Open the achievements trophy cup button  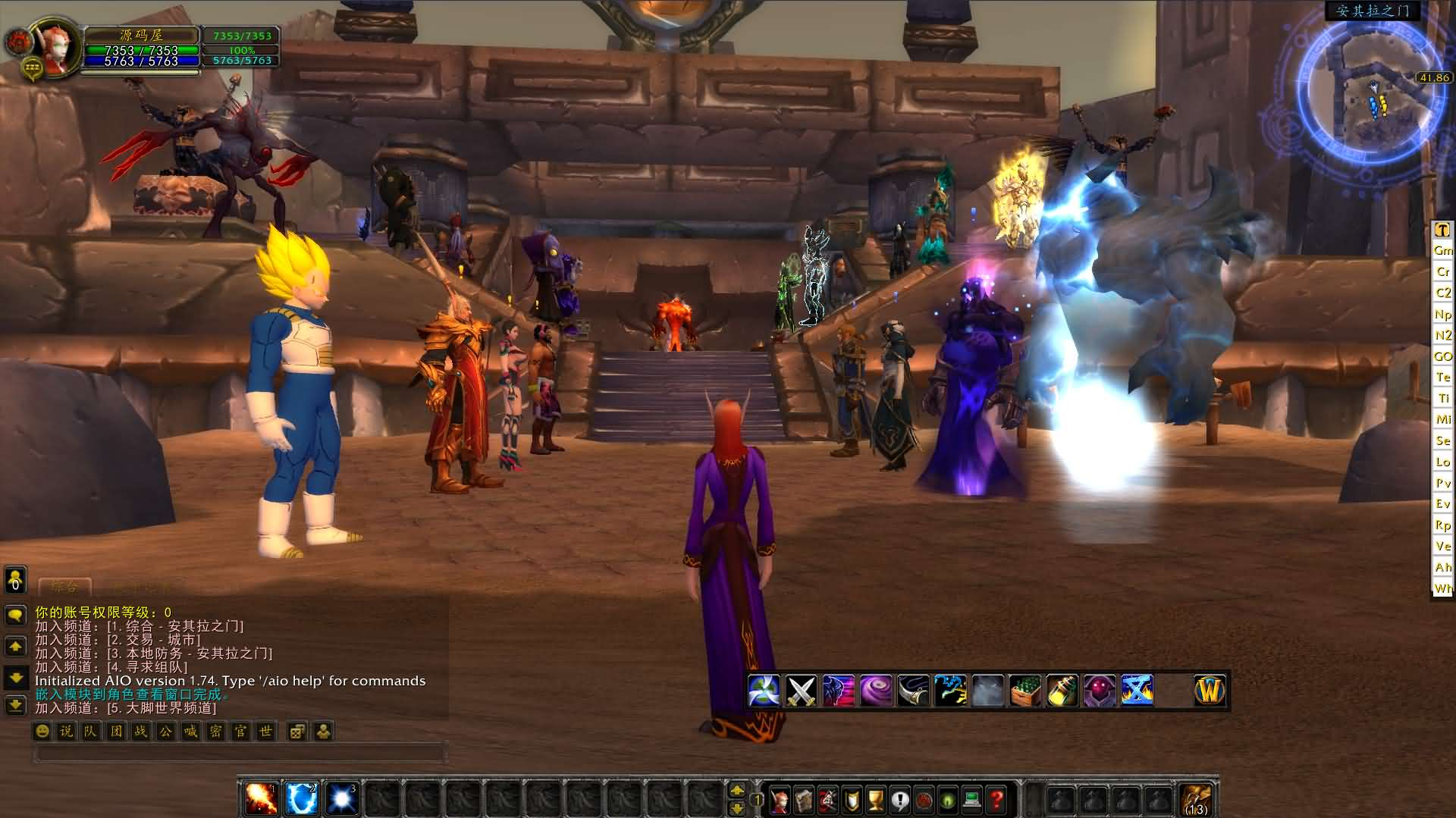[x=876, y=799]
